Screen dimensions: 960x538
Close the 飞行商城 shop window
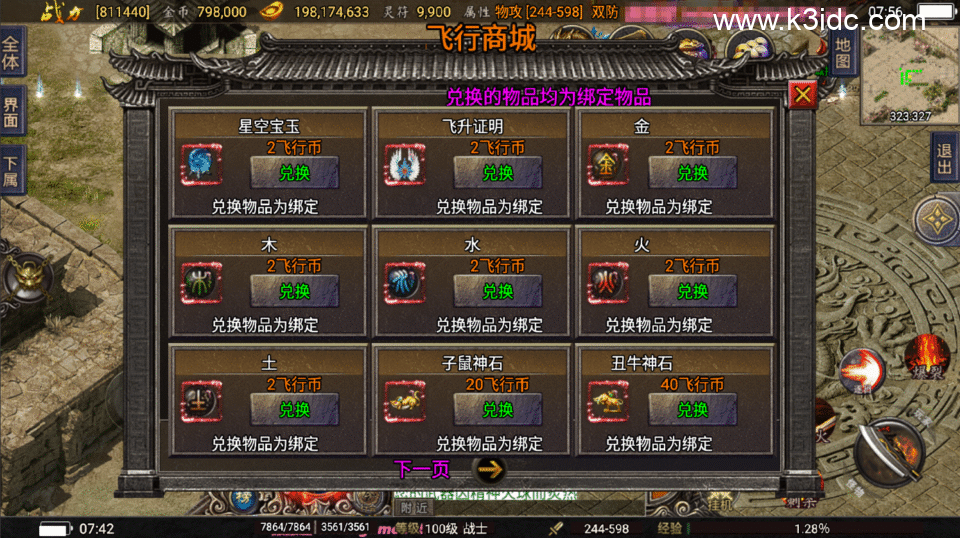(803, 95)
